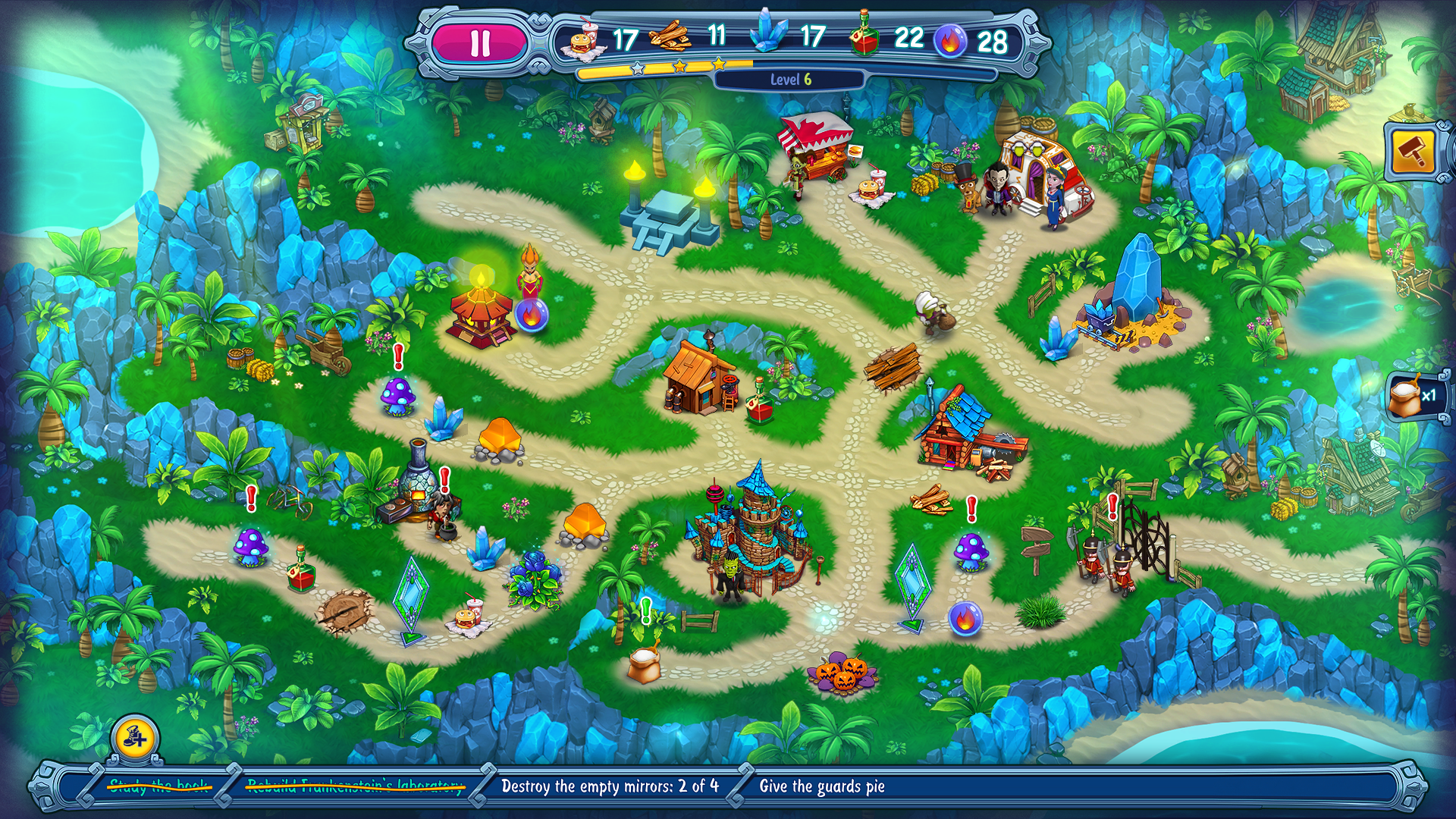Select the 'Give the guards pie' objective
Image resolution: width=1456 pixels, height=819 pixels.
pos(822,786)
